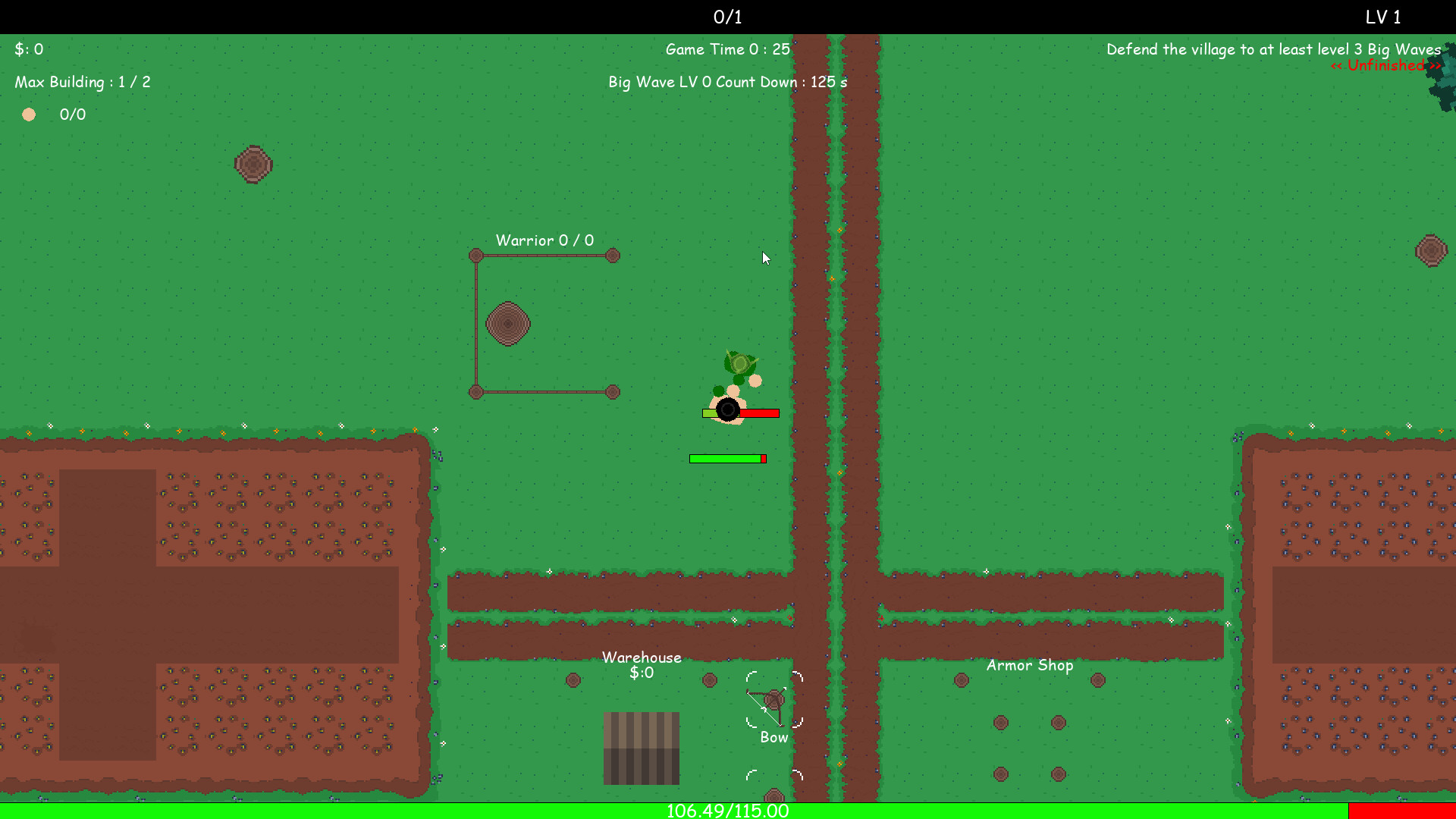The height and width of the screenshot is (819, 1456).
Task: Click the player's health bar
Action: tap(741, 413)
